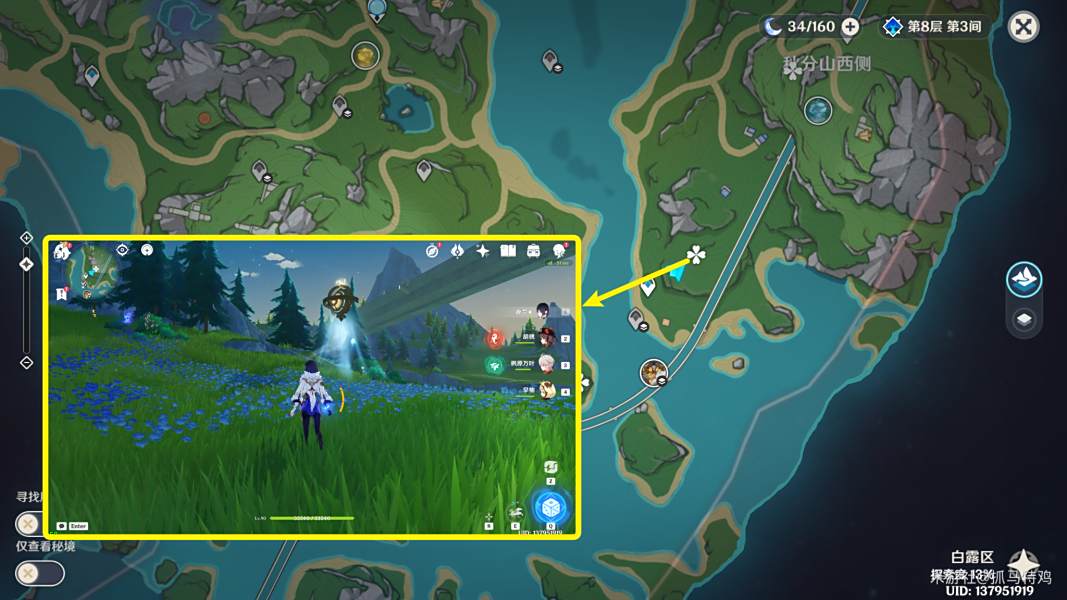This screenshot has width=1067, height=600.
Task: Select the white clover custom pin
Action: coord(696,256)
